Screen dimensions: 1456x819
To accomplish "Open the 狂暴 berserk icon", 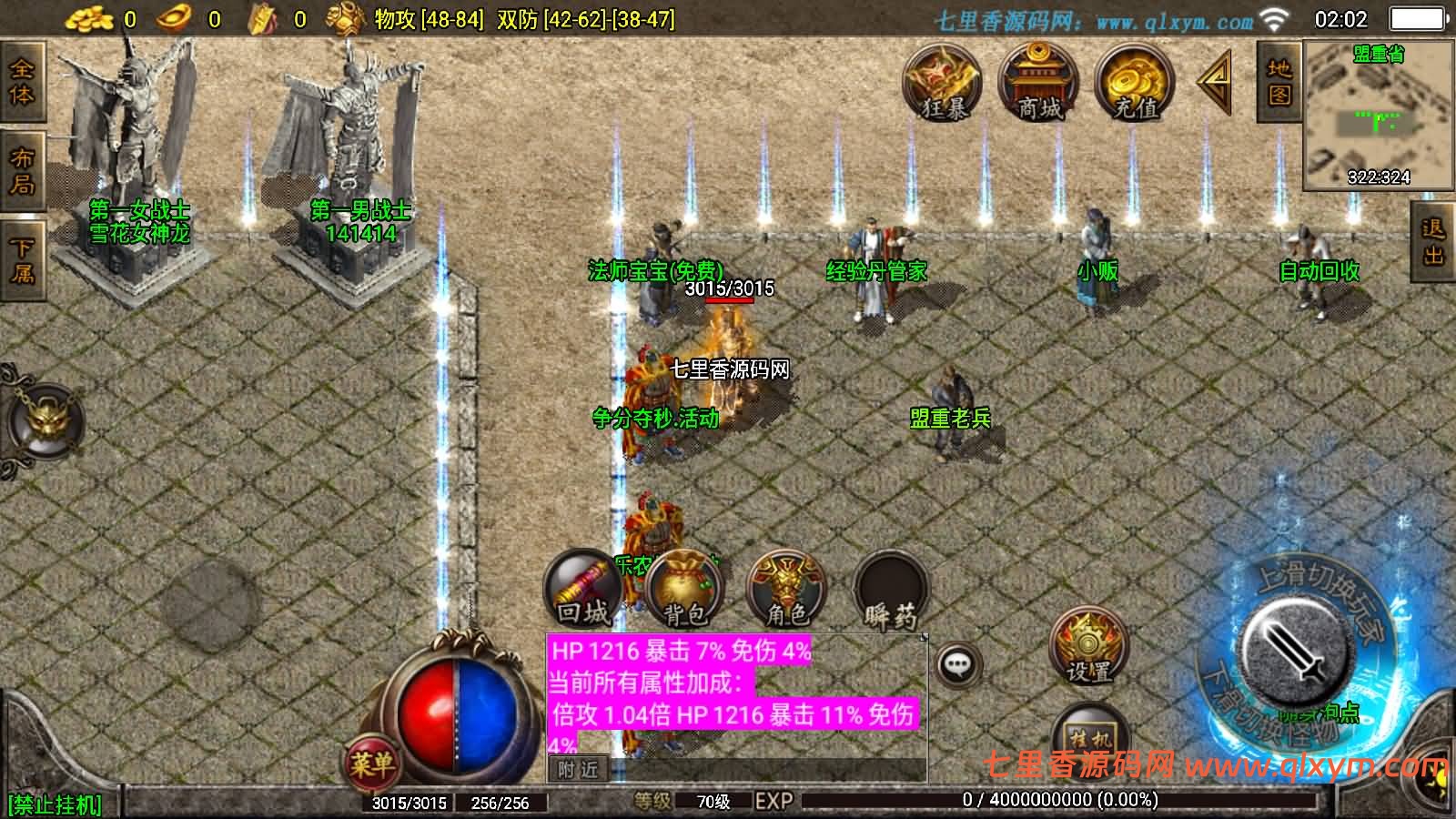I will click(x=943, y=83).
